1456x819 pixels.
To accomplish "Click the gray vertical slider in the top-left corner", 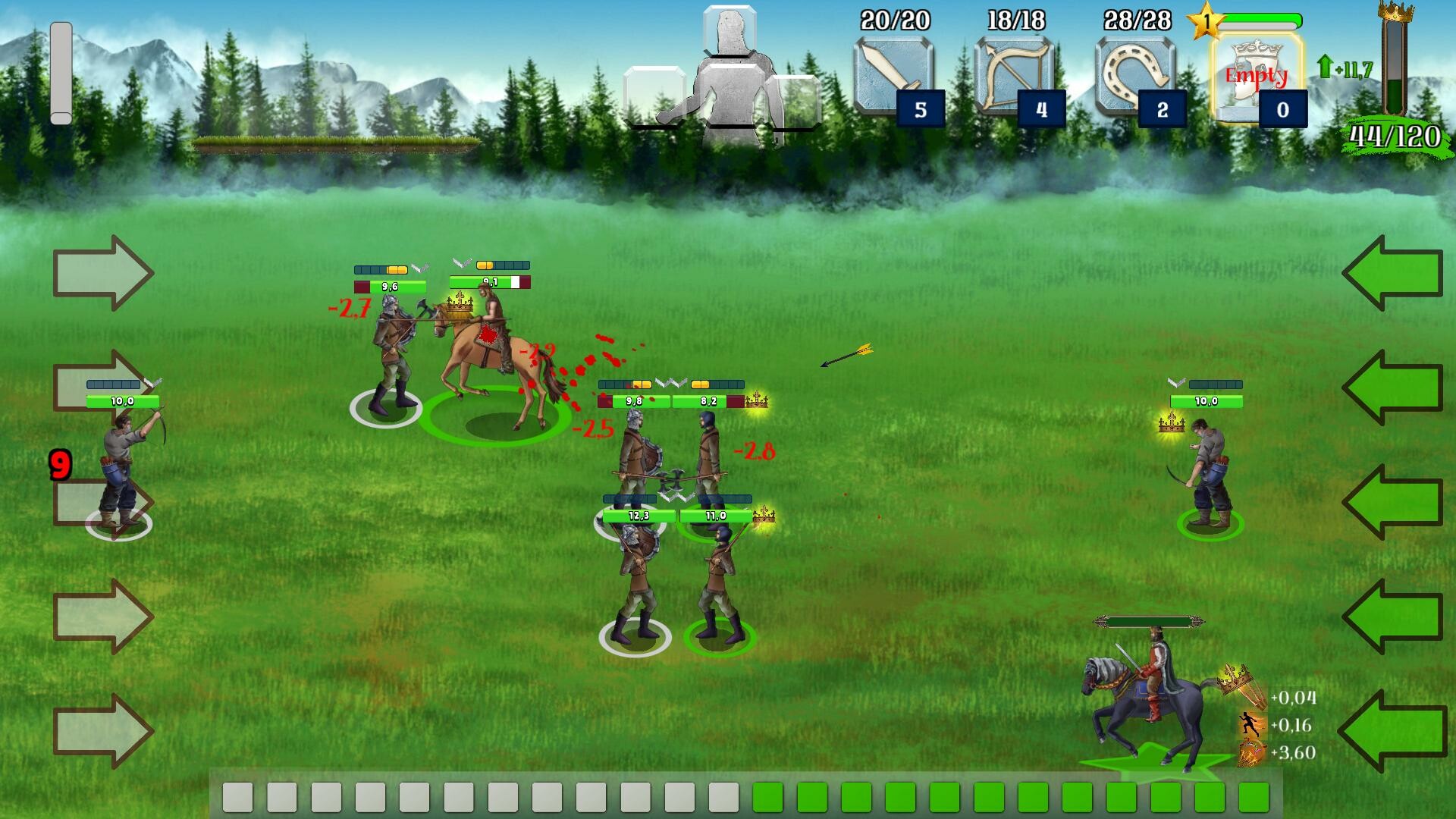I will pos(62,72).
